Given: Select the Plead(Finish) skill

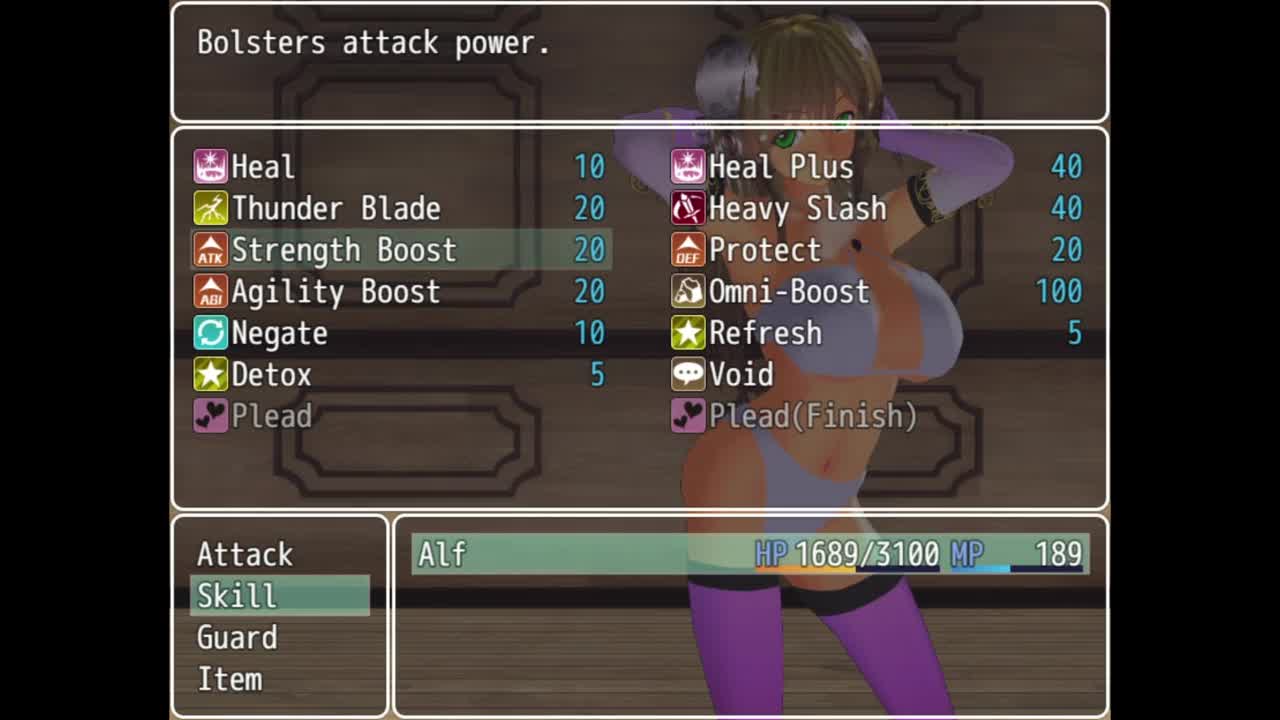Looking at the screenshot, I should pos(878,416).
